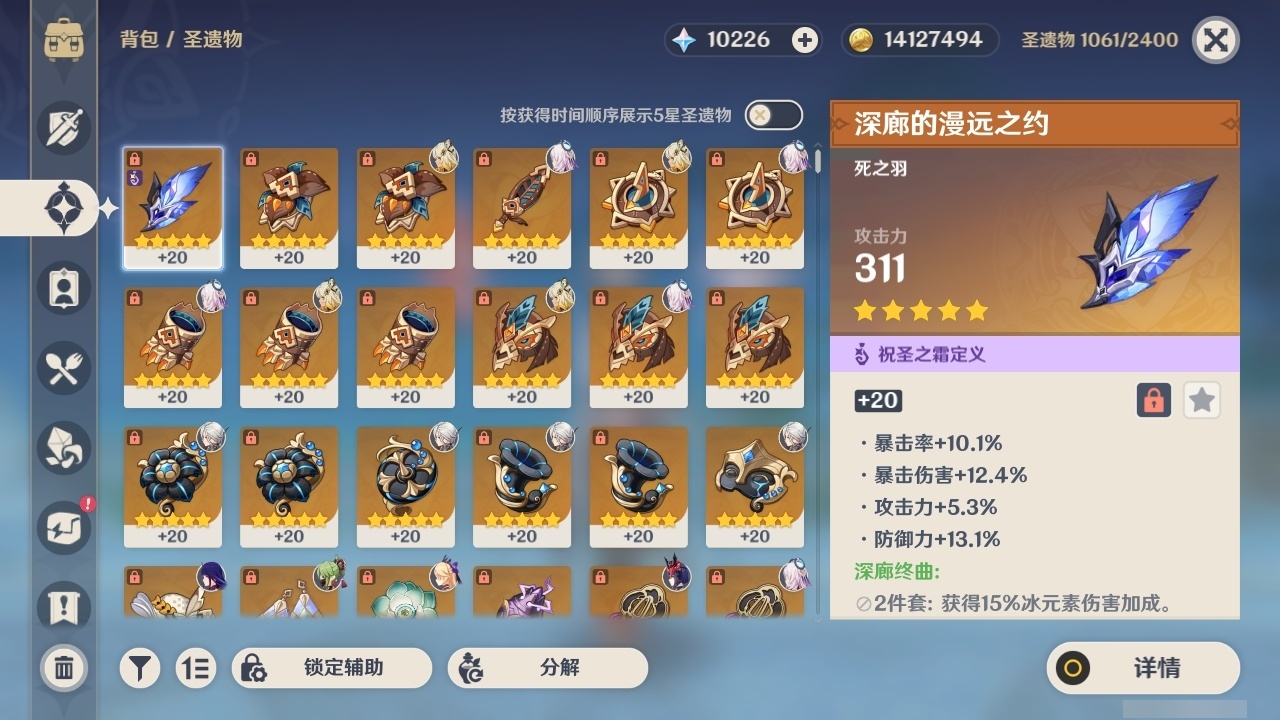This screenshot has width=1280, height=720.
Task: Select the quest items category icon
Action: click(62, 602)
